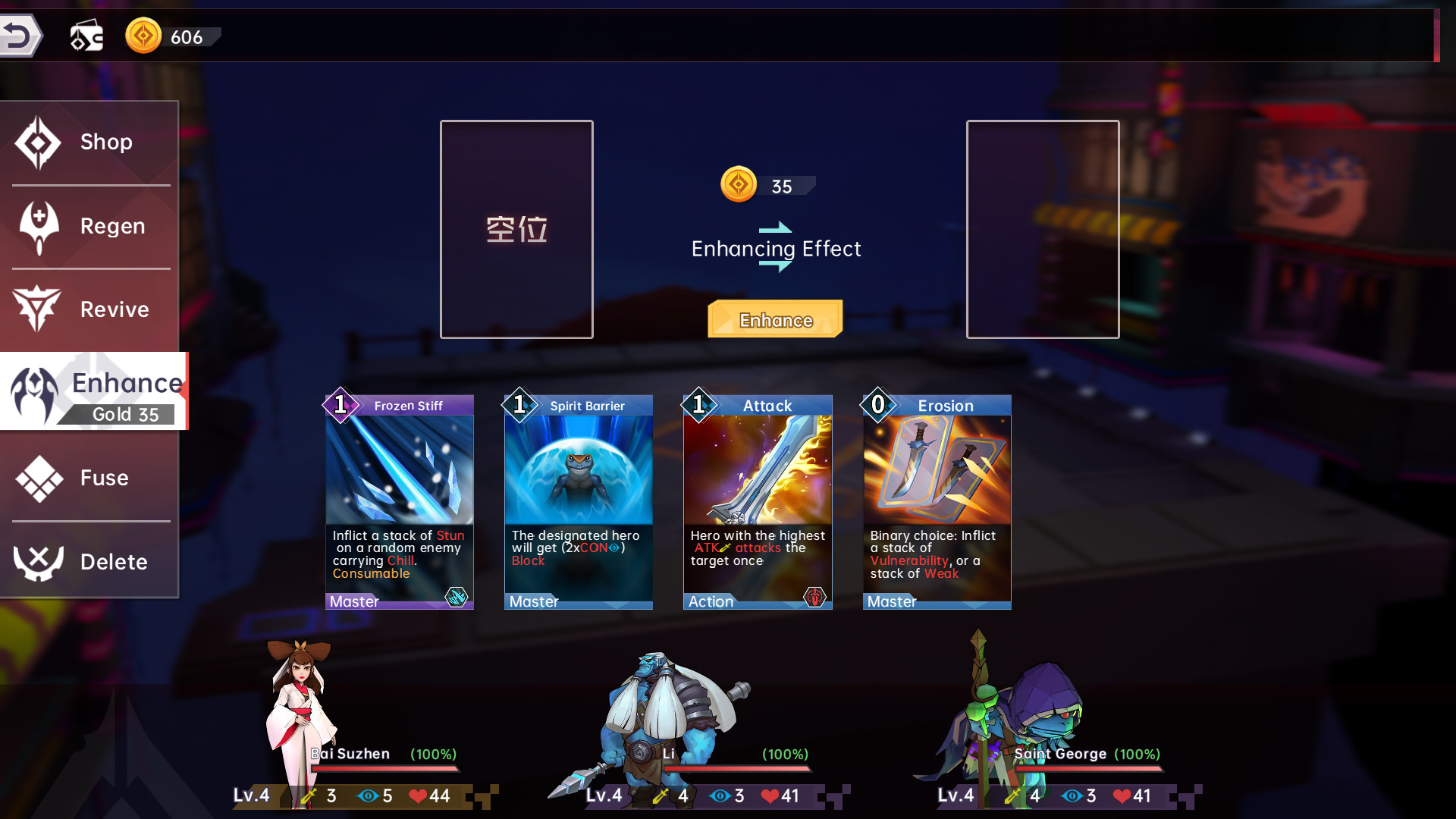Select the Revive function
The image size is (1456, 819).
pos(39,309)
